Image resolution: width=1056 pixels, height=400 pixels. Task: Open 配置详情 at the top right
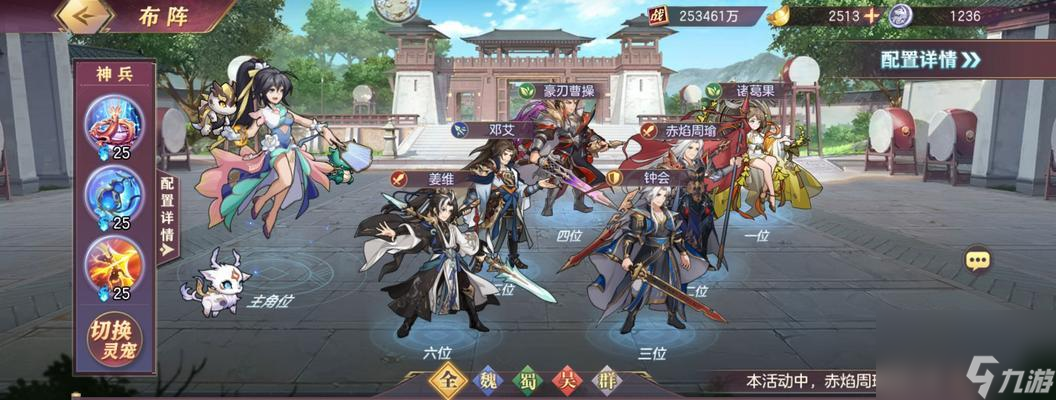click(930, 59)
